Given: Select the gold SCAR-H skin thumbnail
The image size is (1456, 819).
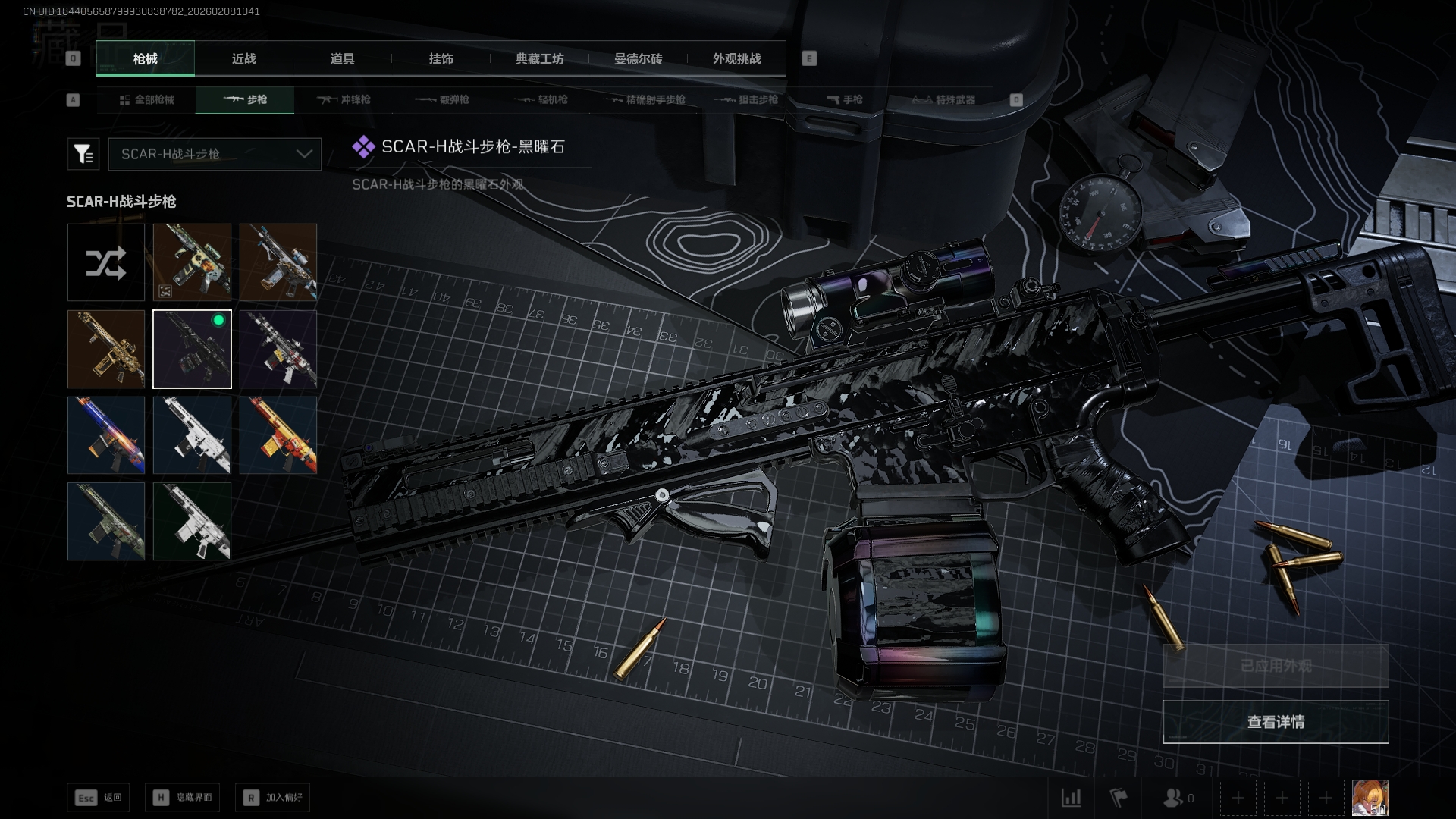Looking at the screenshot, I should click(105, 349).
